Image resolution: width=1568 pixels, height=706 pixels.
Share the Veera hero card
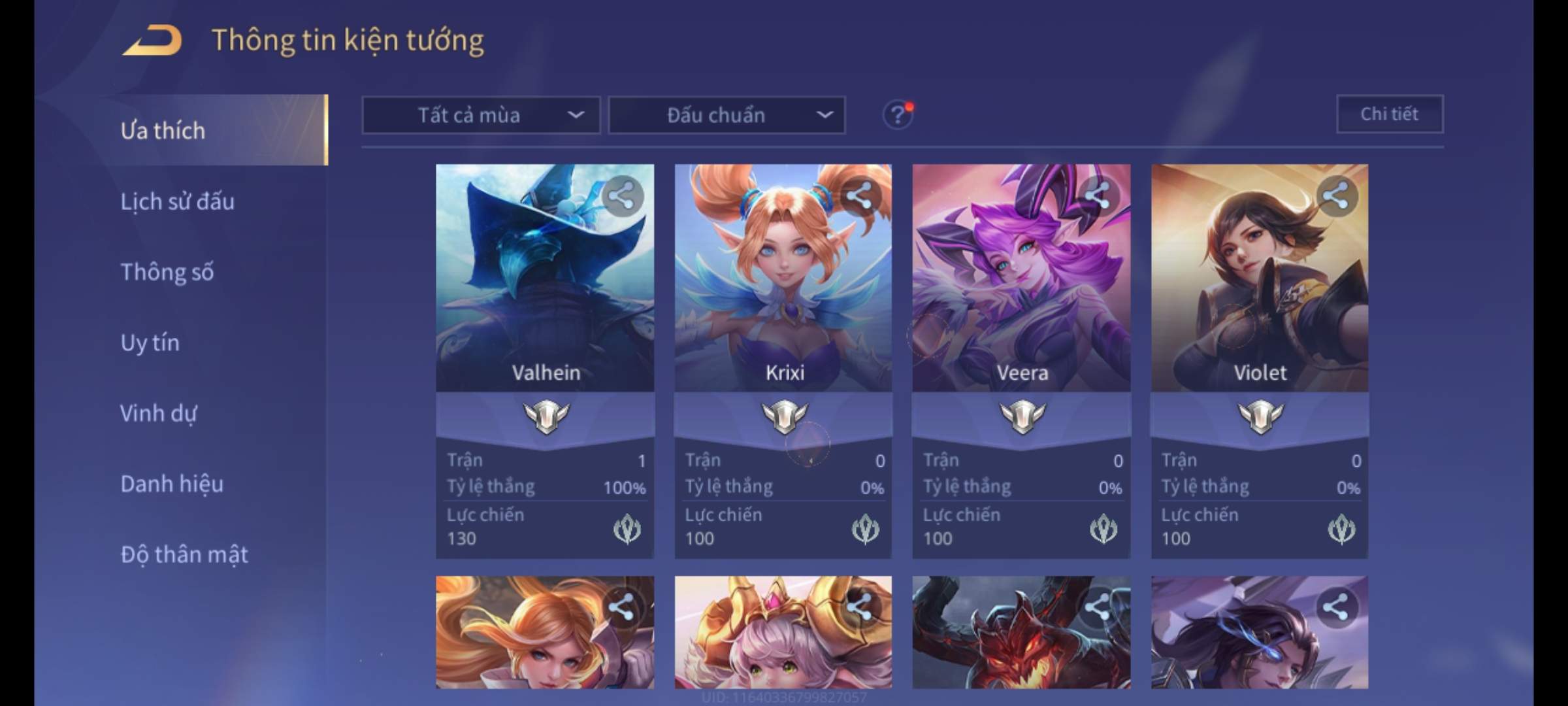(x=1098, y=195)
